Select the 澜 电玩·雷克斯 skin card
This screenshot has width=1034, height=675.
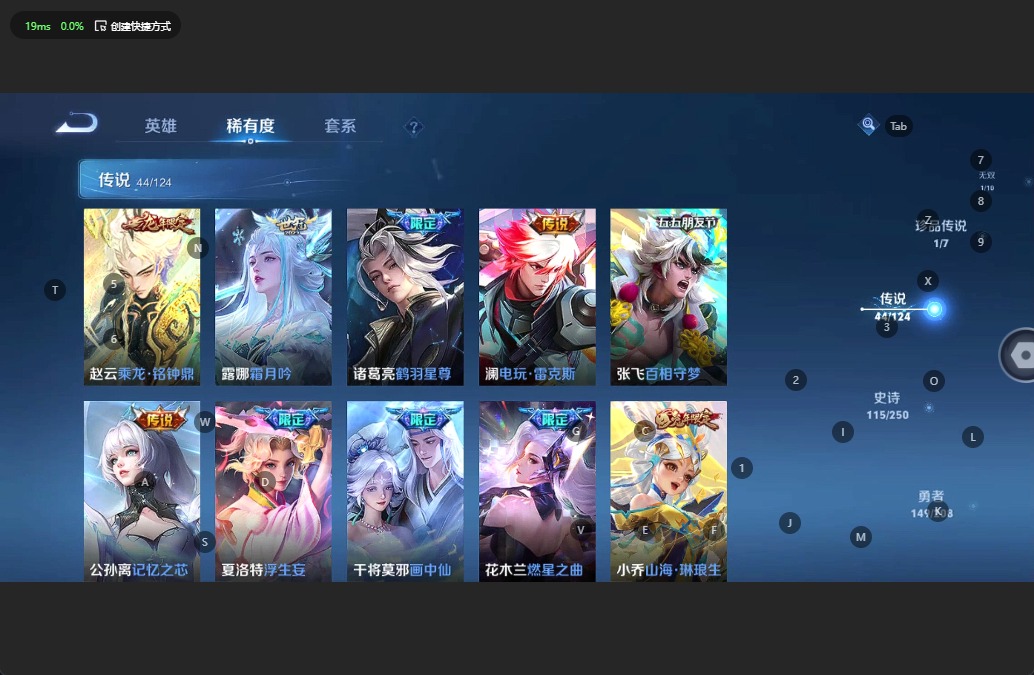tap(537, 297)
